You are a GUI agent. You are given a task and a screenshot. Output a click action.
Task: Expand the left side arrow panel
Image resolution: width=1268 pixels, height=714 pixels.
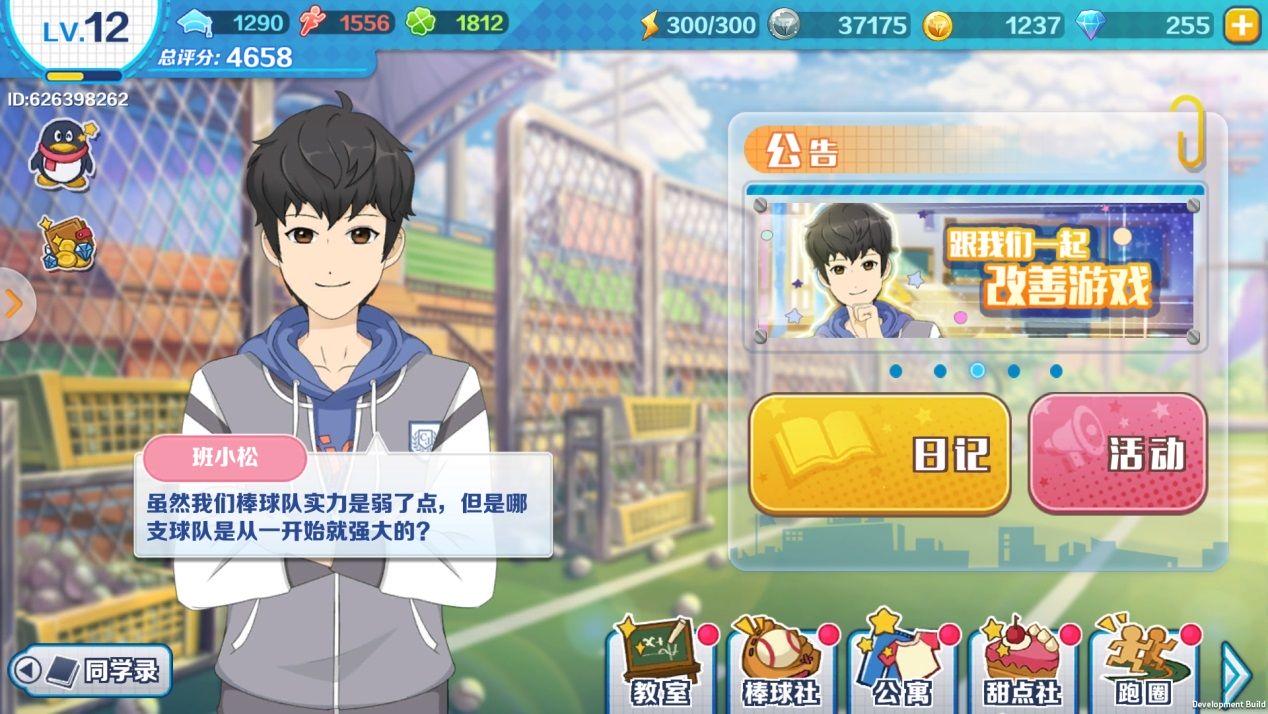tap(14, 304)
